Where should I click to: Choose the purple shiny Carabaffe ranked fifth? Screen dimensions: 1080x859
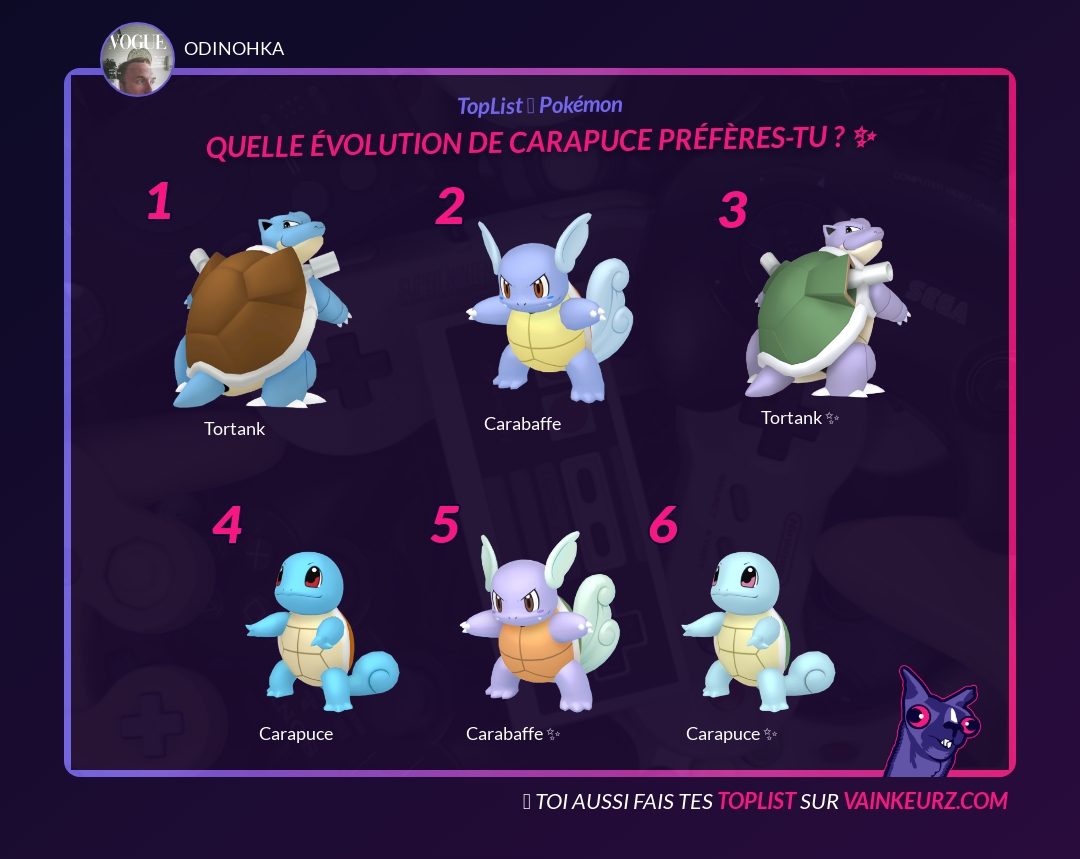pos(538,625)
